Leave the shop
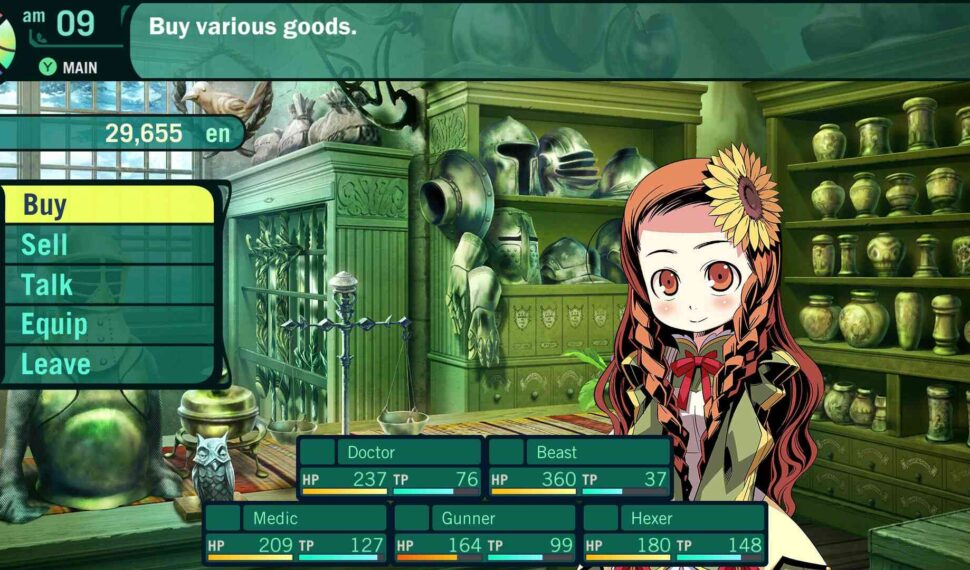Image resolution: width=970 pixels, height=570 pixels. click(108, 365)
